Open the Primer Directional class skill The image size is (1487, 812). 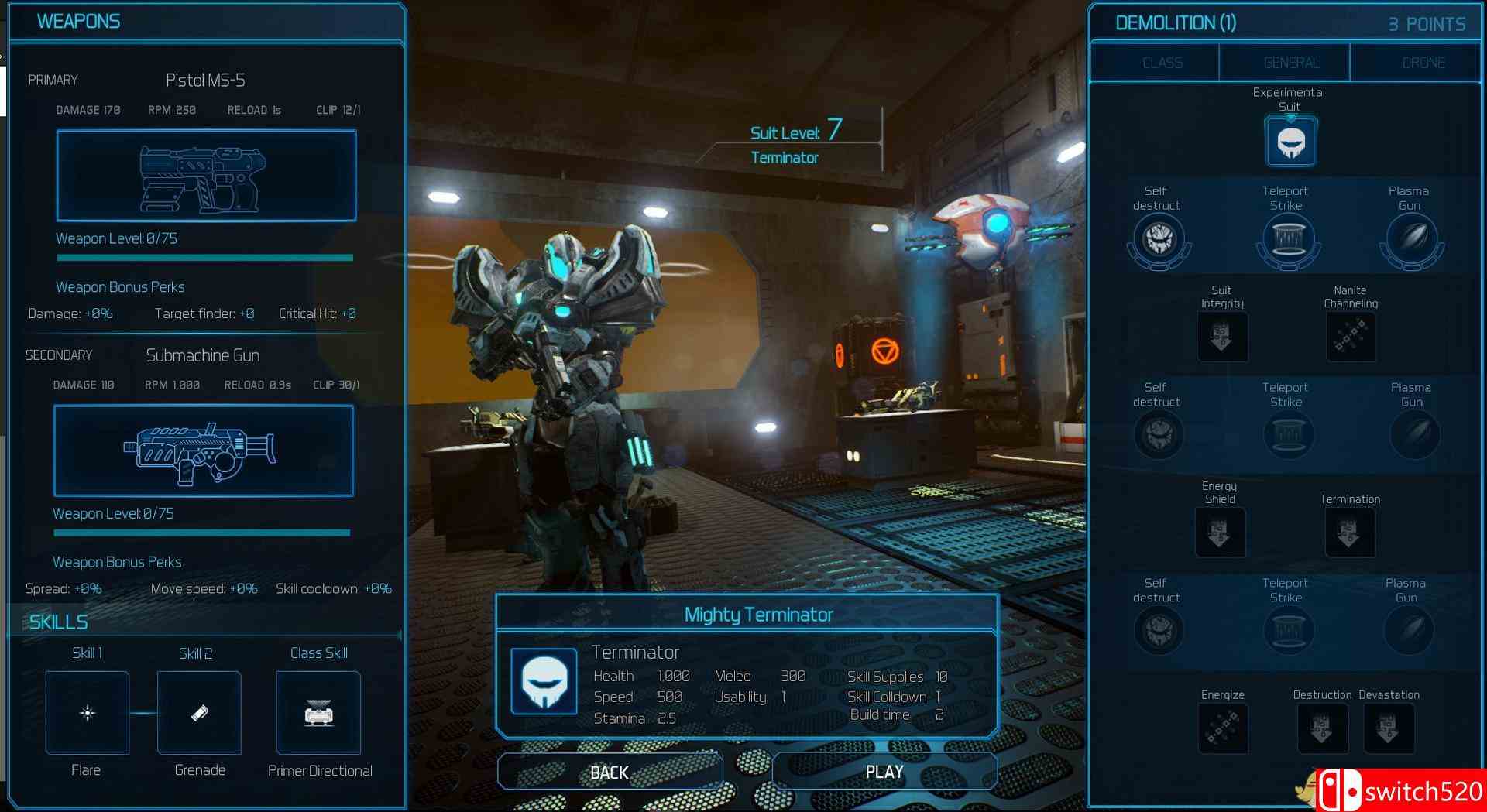click(318, 713)
